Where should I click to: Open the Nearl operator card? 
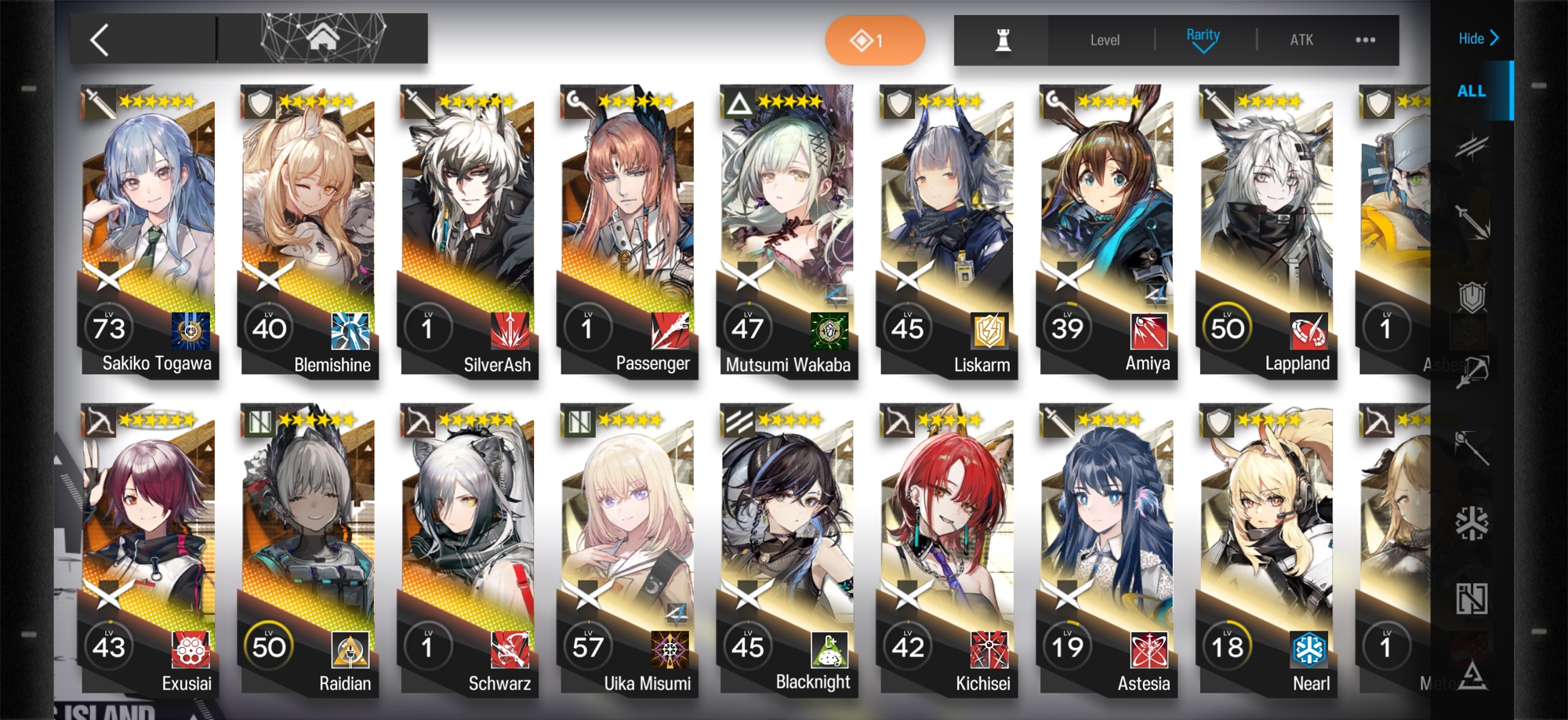(1266, 548)
